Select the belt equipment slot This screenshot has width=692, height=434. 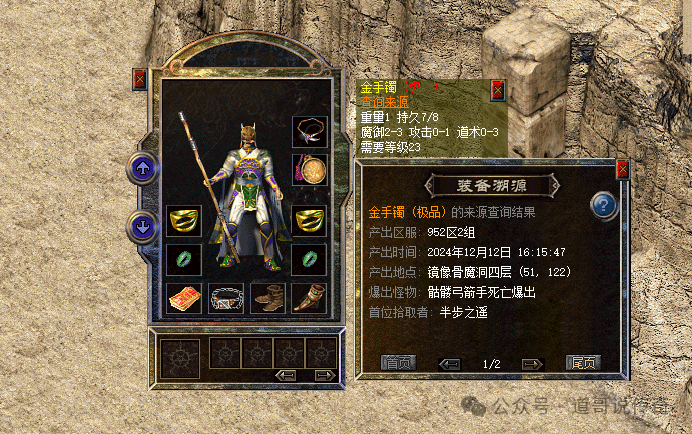[x=226, y=297]
